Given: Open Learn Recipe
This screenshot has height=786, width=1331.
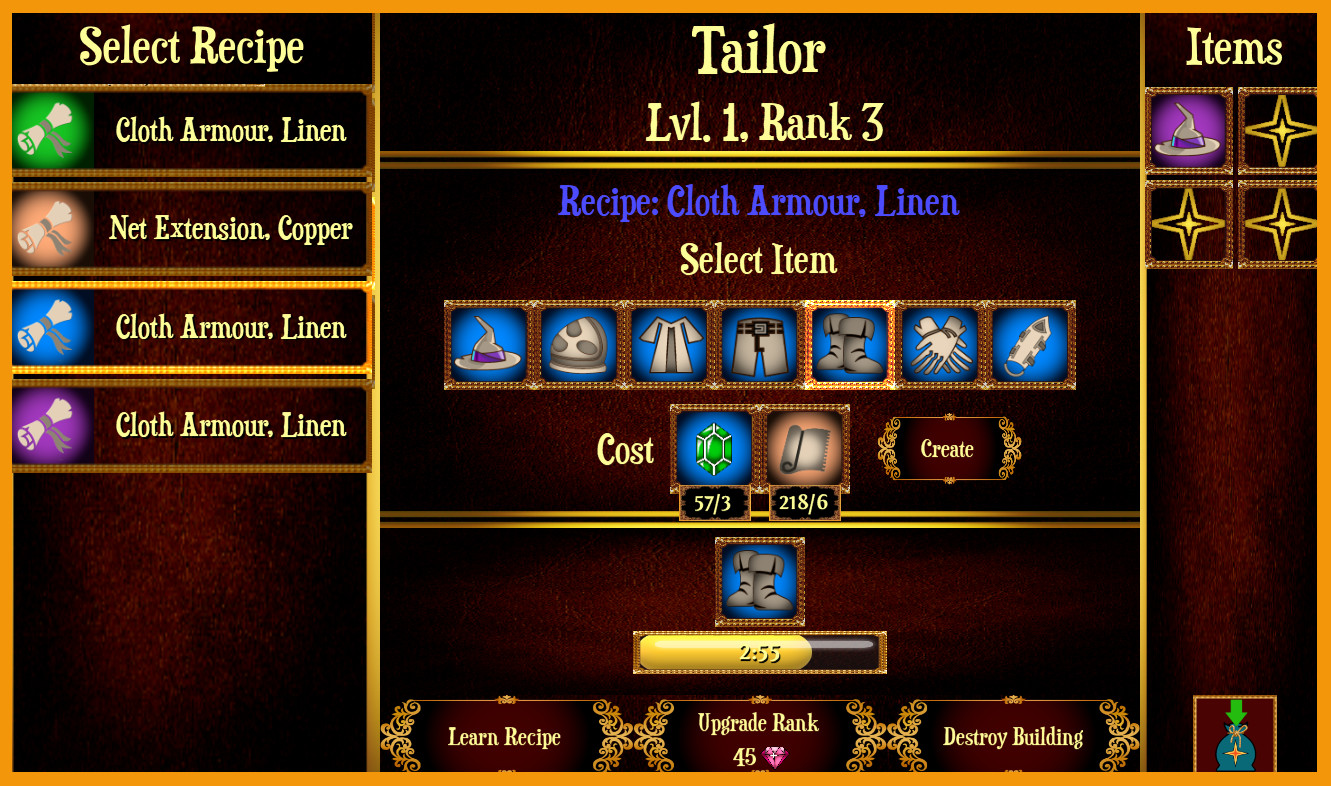Looking at the screenshot, I should point(504,737).
